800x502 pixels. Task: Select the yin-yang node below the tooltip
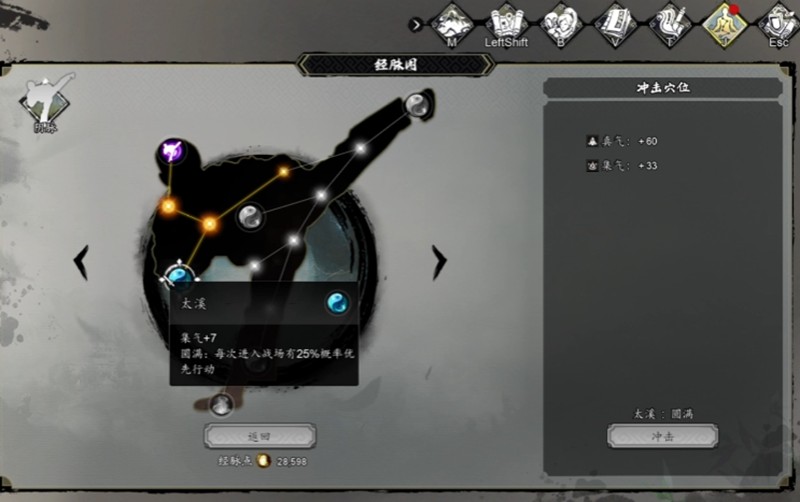point(222,404)
